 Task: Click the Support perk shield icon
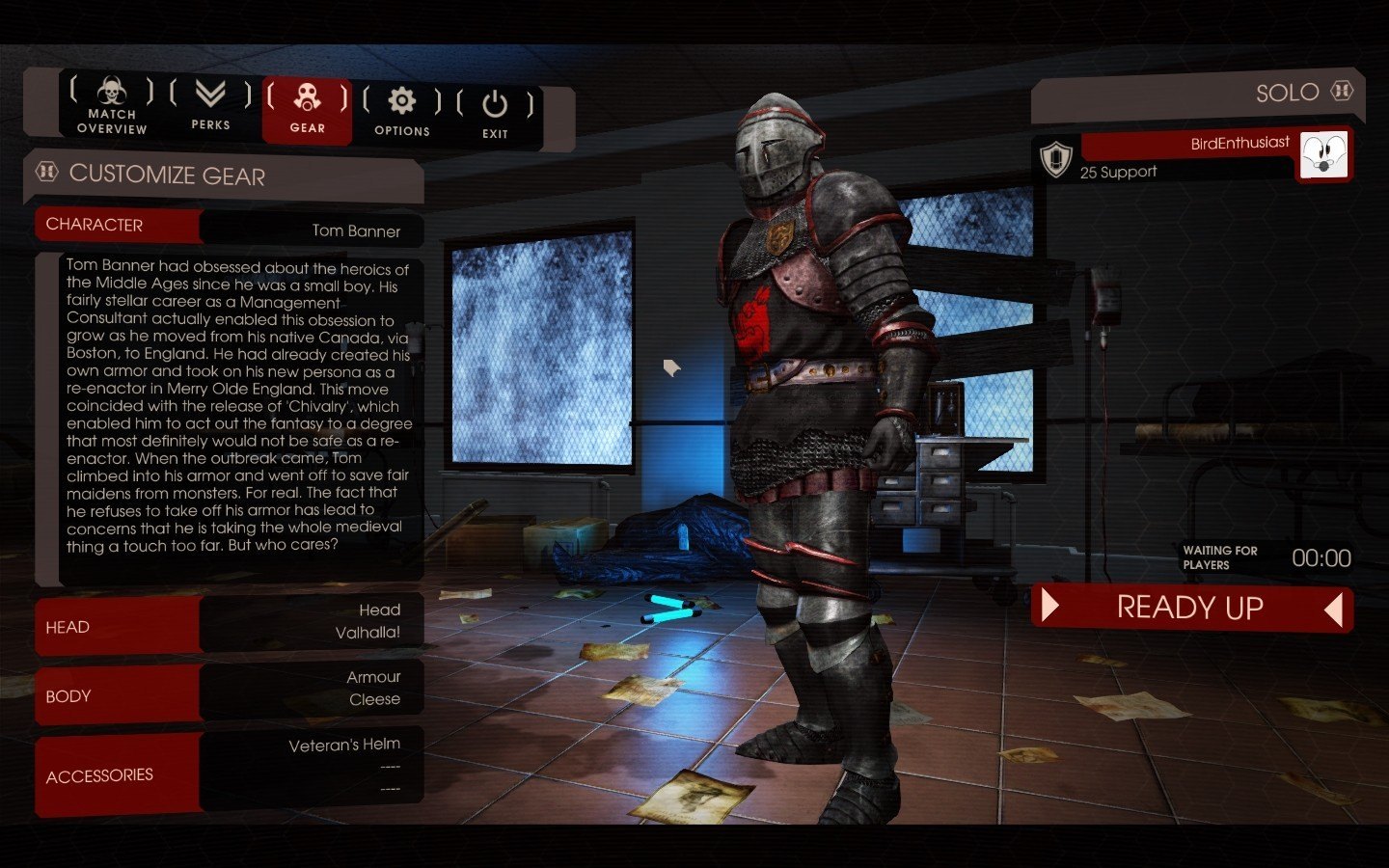point(1056,157)
